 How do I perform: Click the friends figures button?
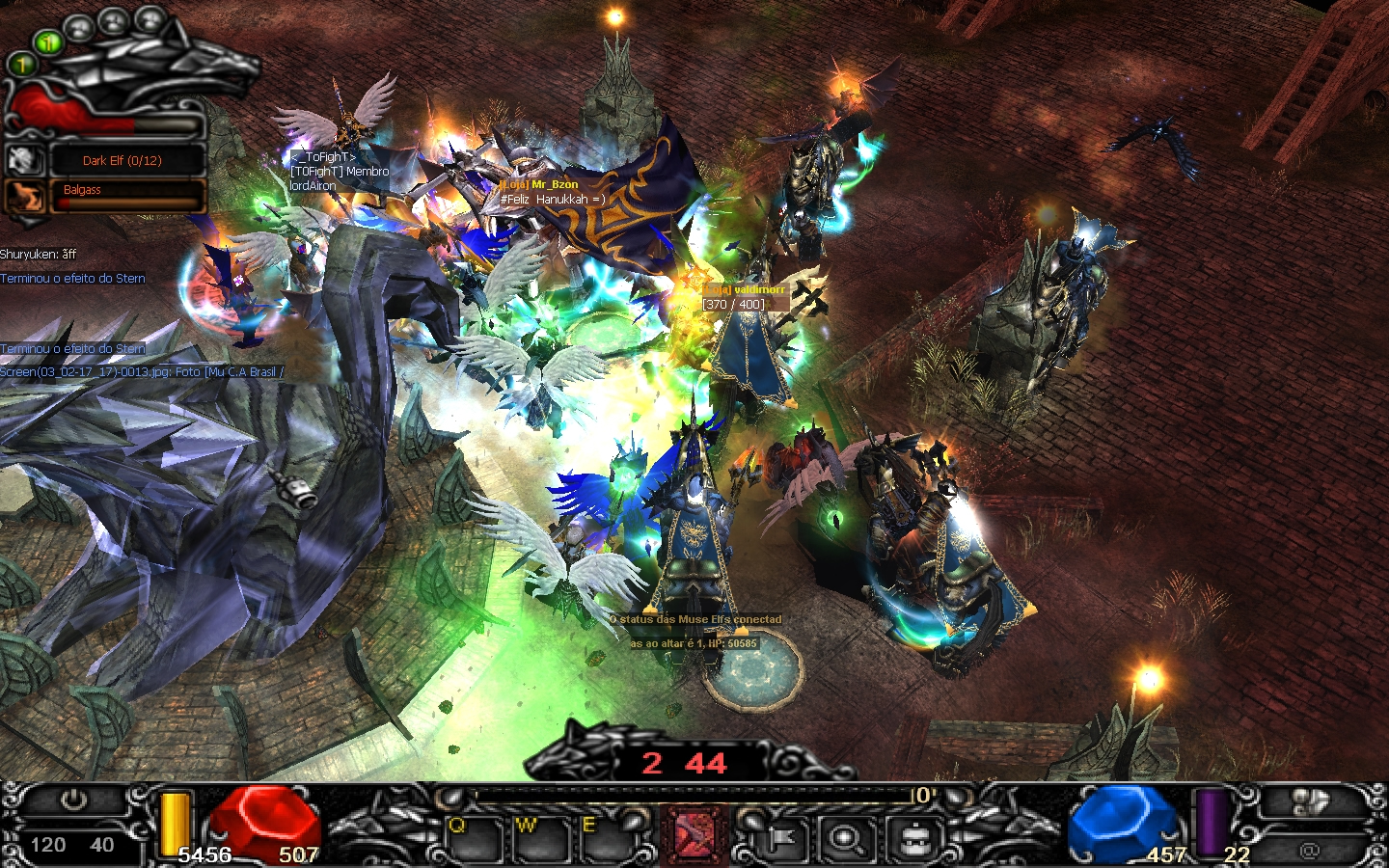tap(1309, 802)
